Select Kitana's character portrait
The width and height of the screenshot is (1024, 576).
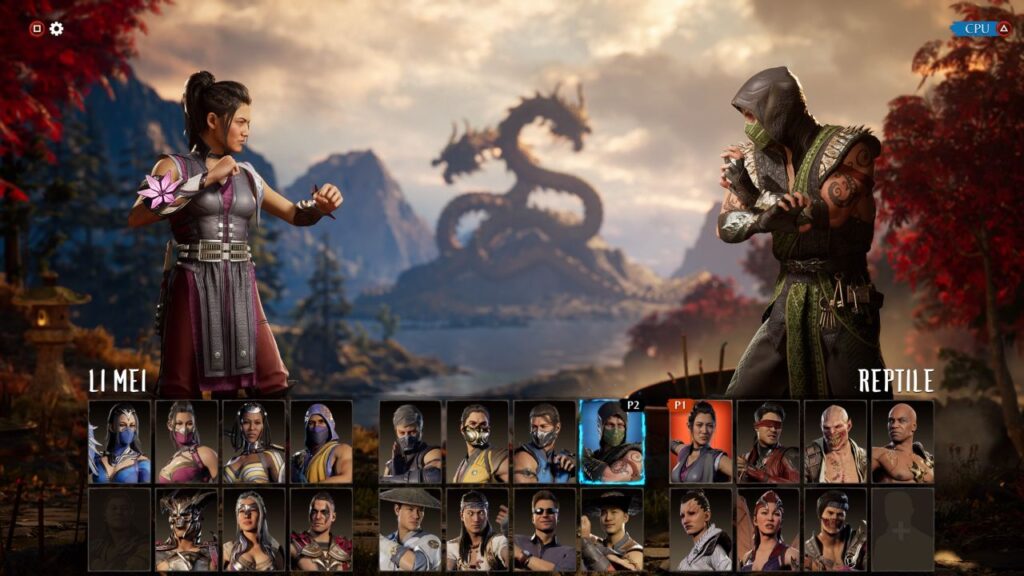[120, 442]
